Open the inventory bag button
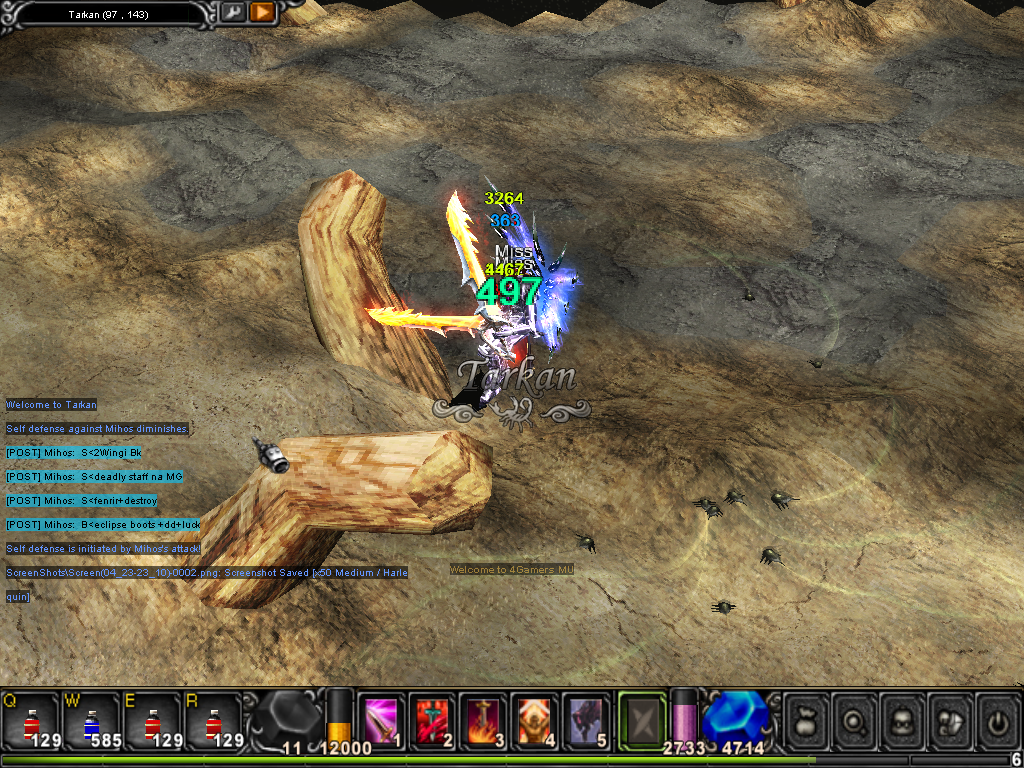Image resolution: width=1024 pixels, height=768 pixels. pos(808,720)
